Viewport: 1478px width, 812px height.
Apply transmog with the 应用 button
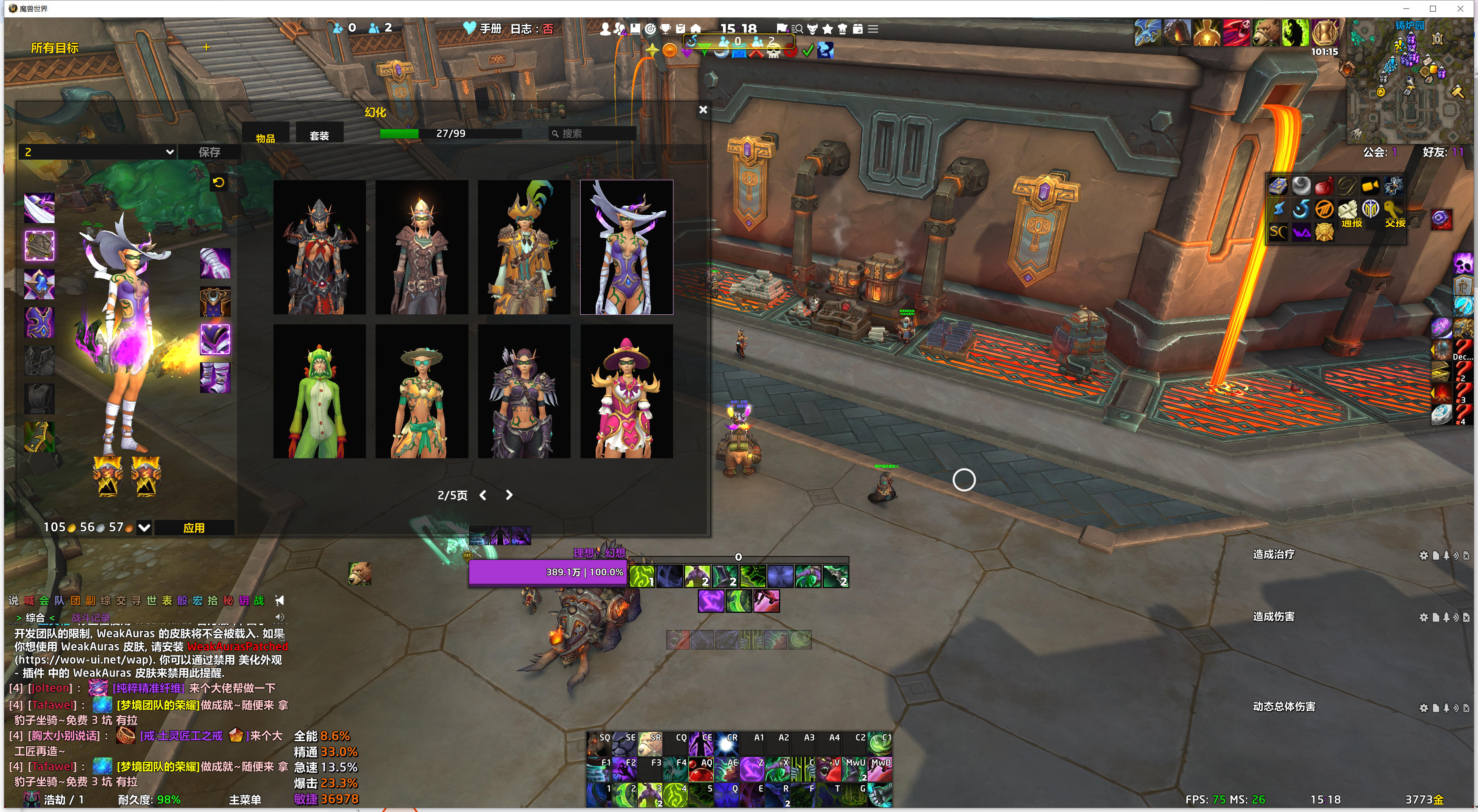(x=194, y=527)
